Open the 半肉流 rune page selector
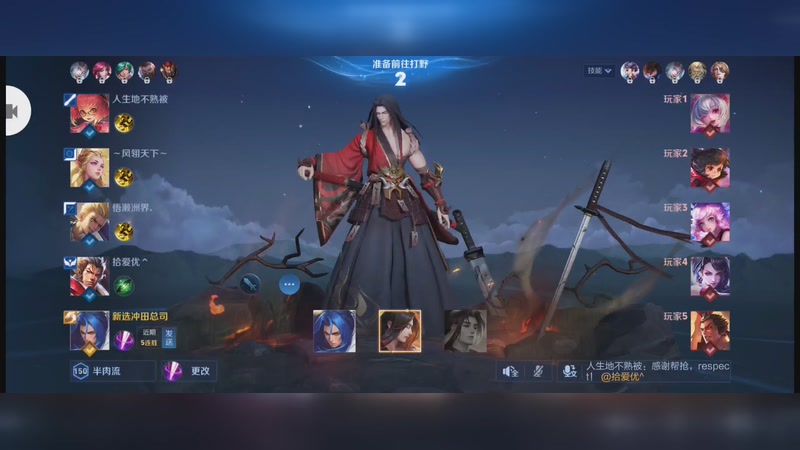The image size is (800, 450). 112,371
